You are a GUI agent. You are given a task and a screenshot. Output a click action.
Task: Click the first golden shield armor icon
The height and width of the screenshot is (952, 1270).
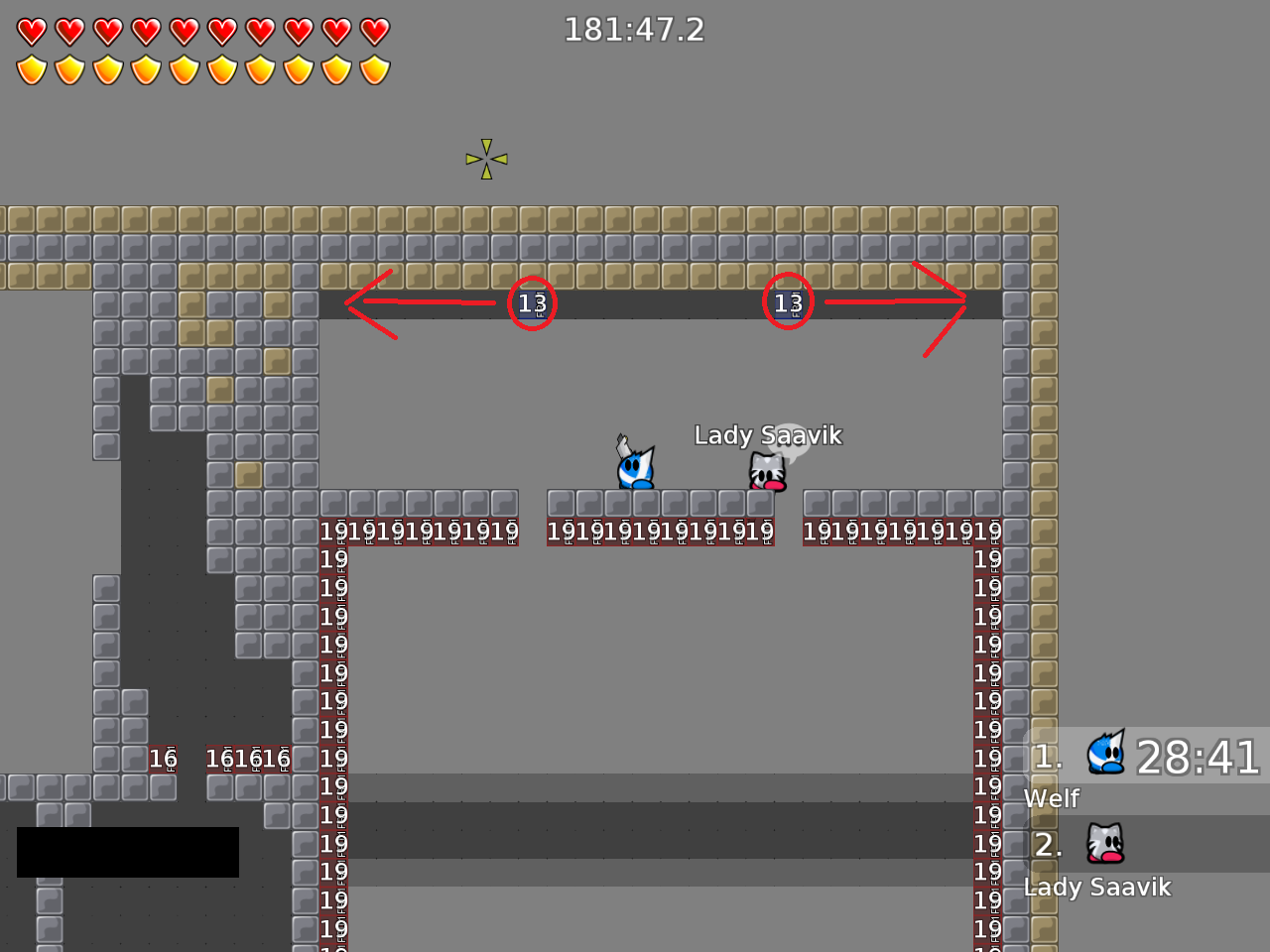(x=31, y=69)
